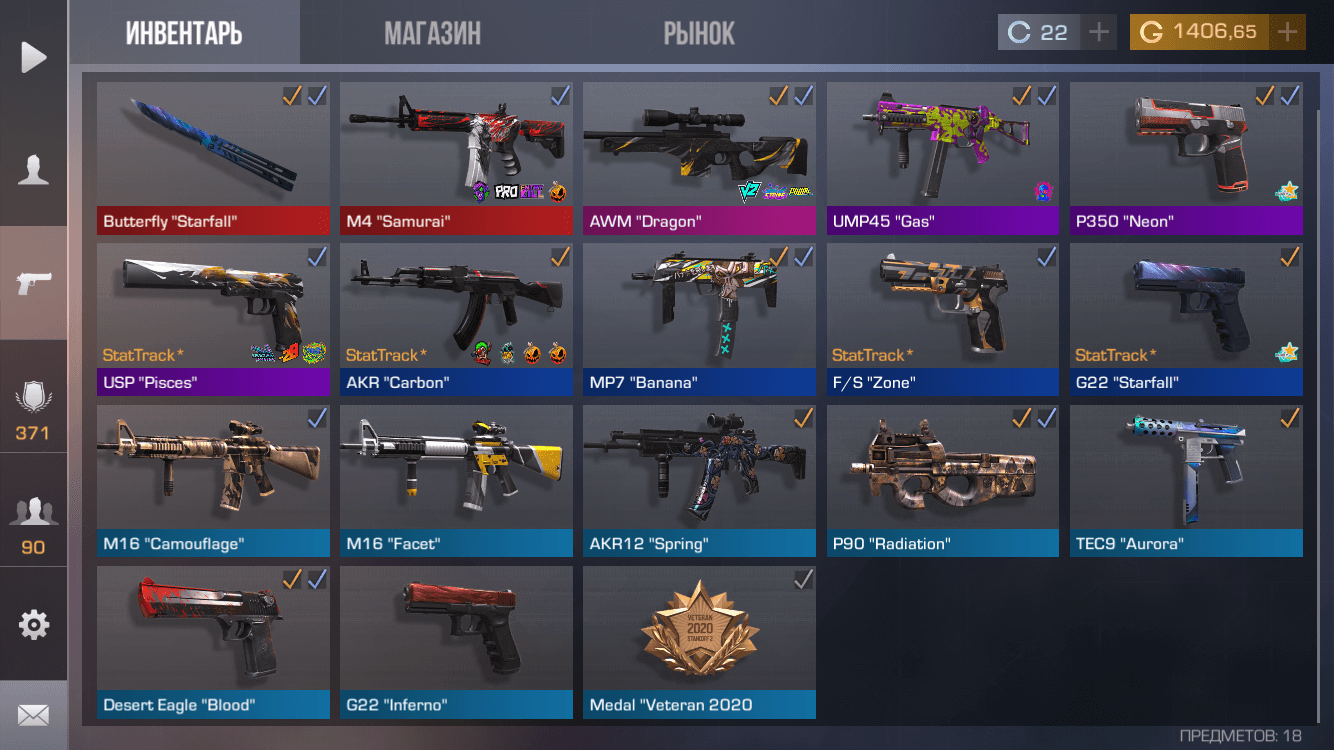Add more gold with plus button
Screen dimensions: 1334x750
click(1286, 32)
